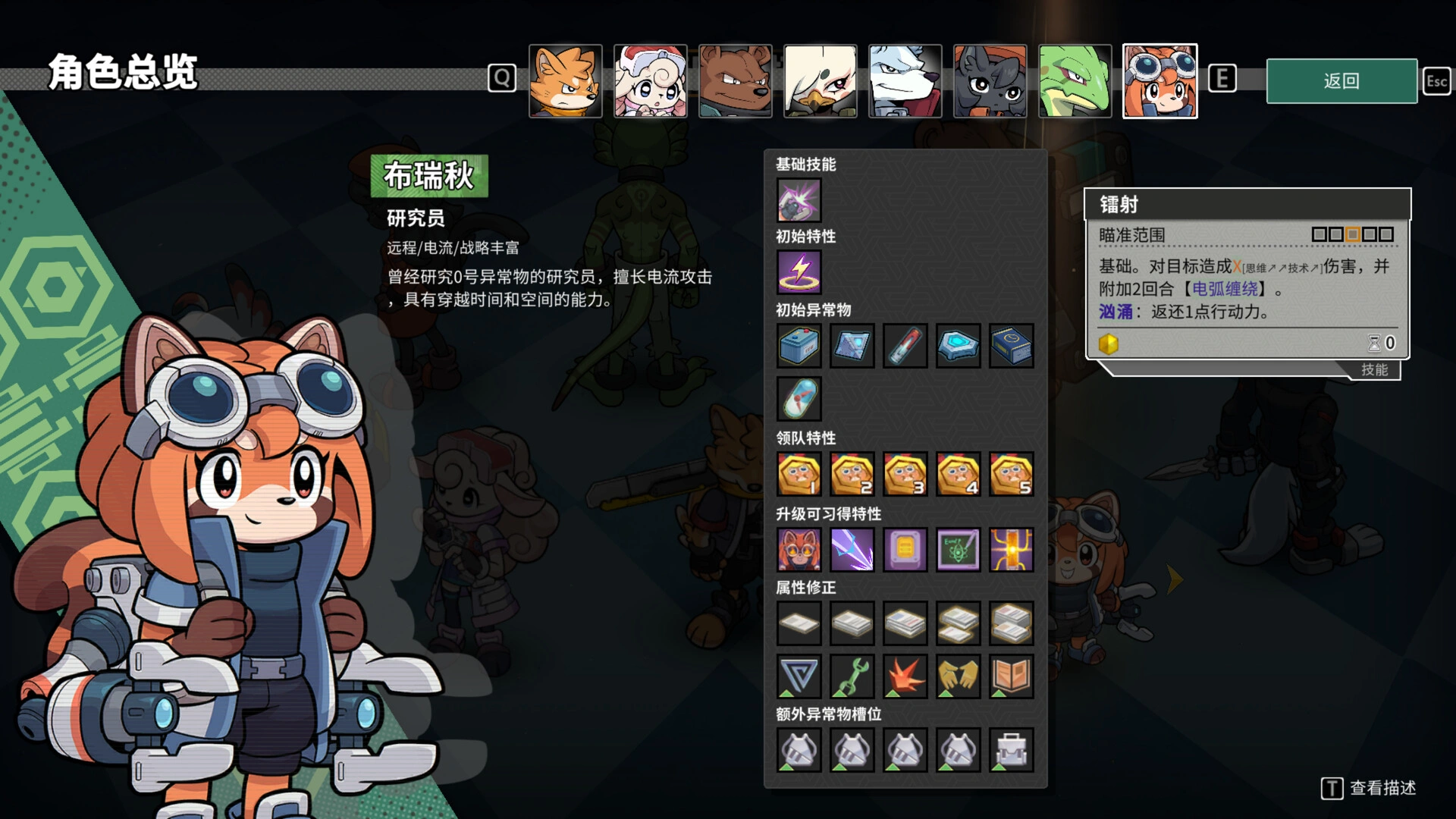This screenshot has width=1456, height=819.
Task: Click the 返回 return button
Action: (x=1341, y=81)
